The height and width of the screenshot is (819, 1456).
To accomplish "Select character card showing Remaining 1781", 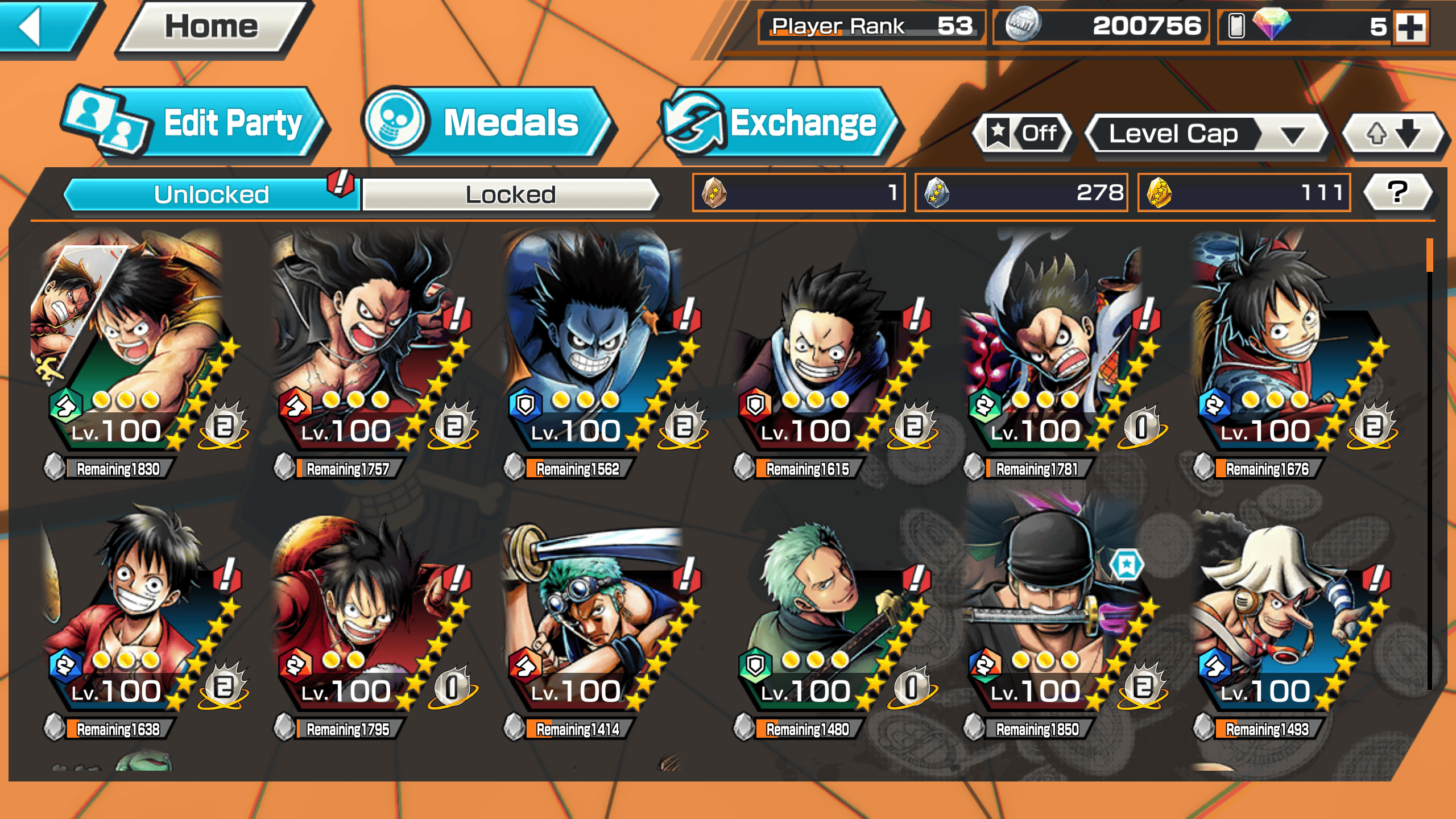I will [x=1056, y=353].
